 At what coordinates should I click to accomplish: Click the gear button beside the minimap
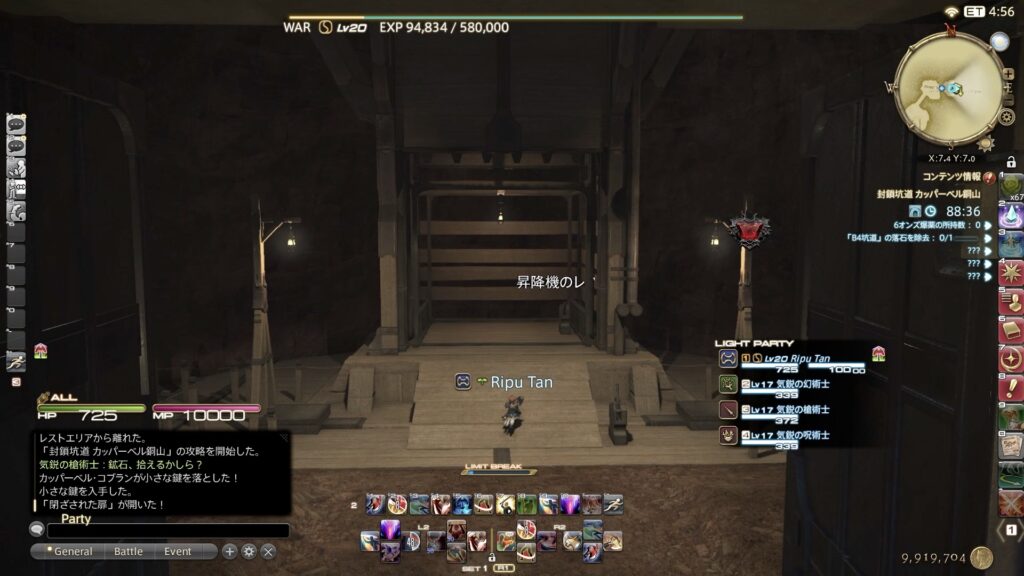(x=1007, y=117)
